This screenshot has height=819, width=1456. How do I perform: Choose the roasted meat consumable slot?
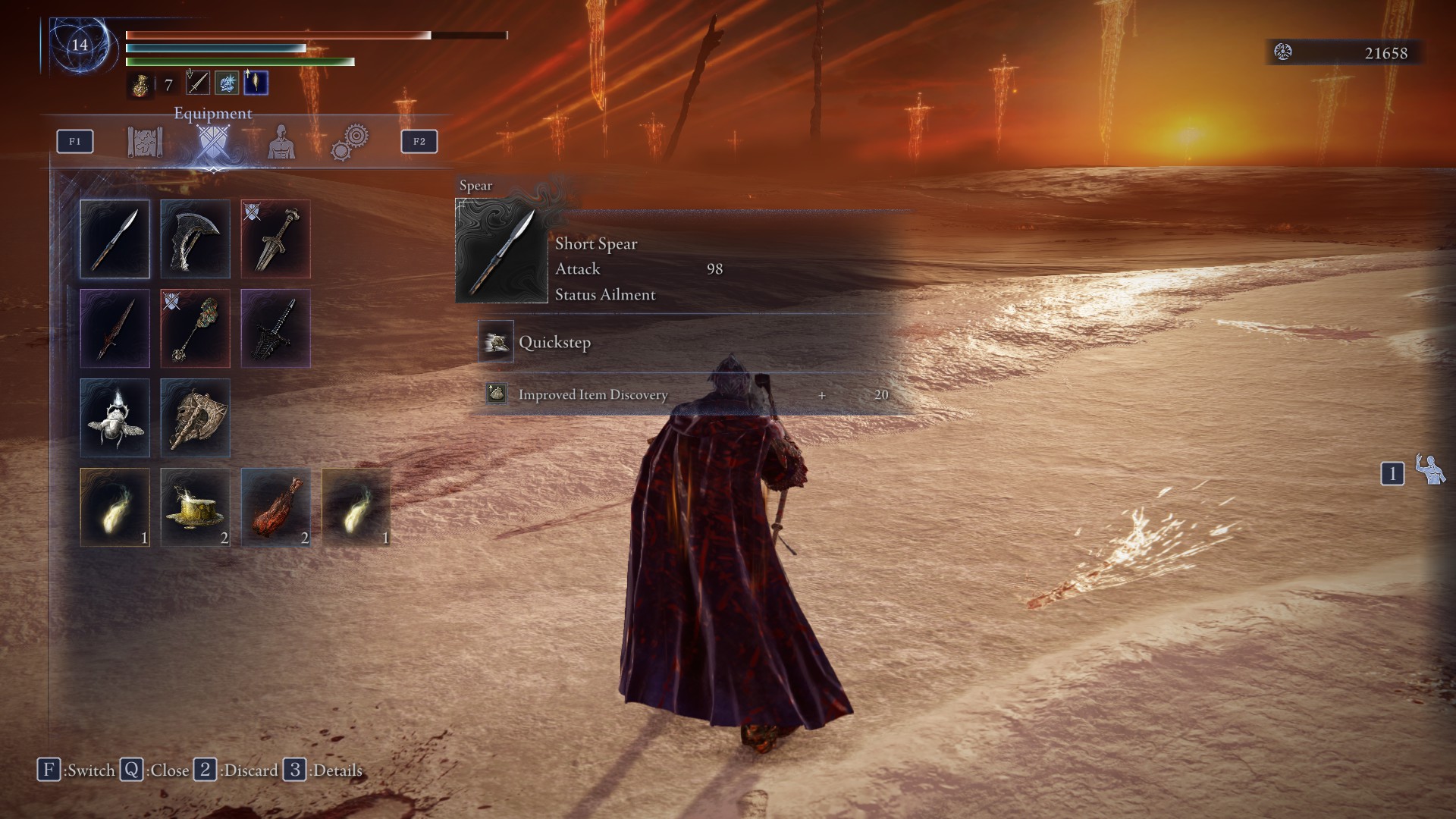coord(275,507)
